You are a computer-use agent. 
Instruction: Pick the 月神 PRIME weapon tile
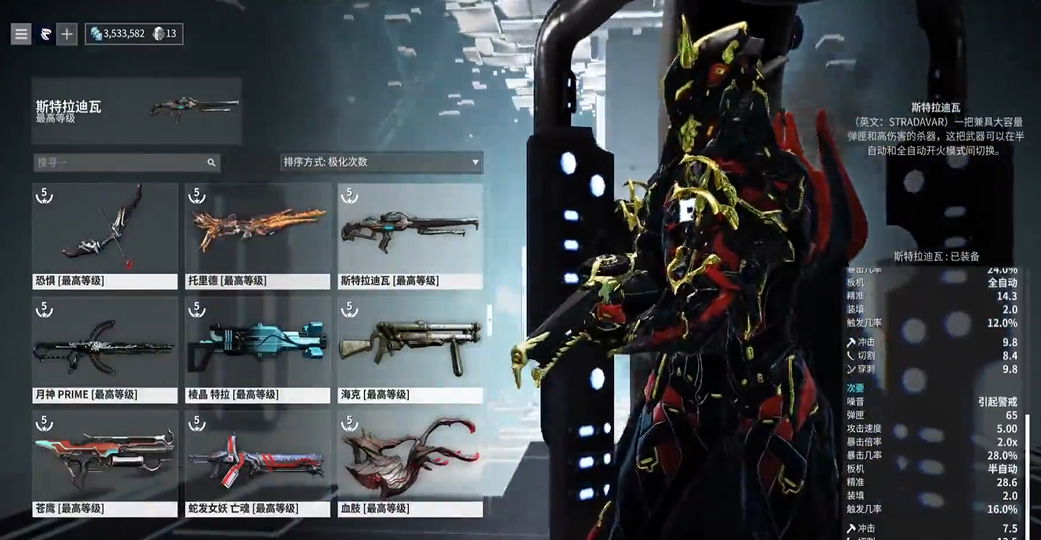click(x=105, y=349)
